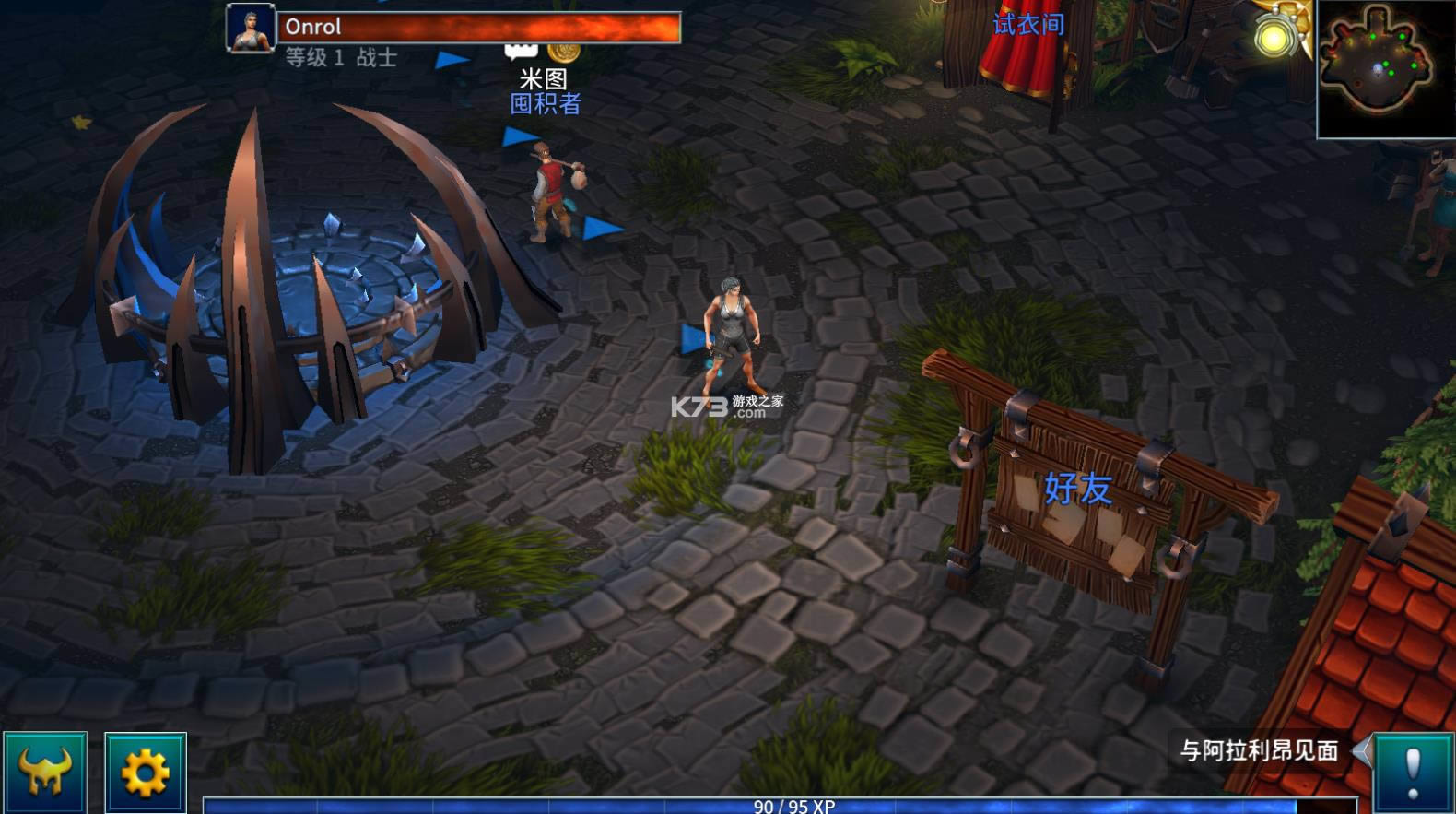Click the glowing sun icon beside the minimap
Screen dimensions: 1456x814
coord(1276,35)
